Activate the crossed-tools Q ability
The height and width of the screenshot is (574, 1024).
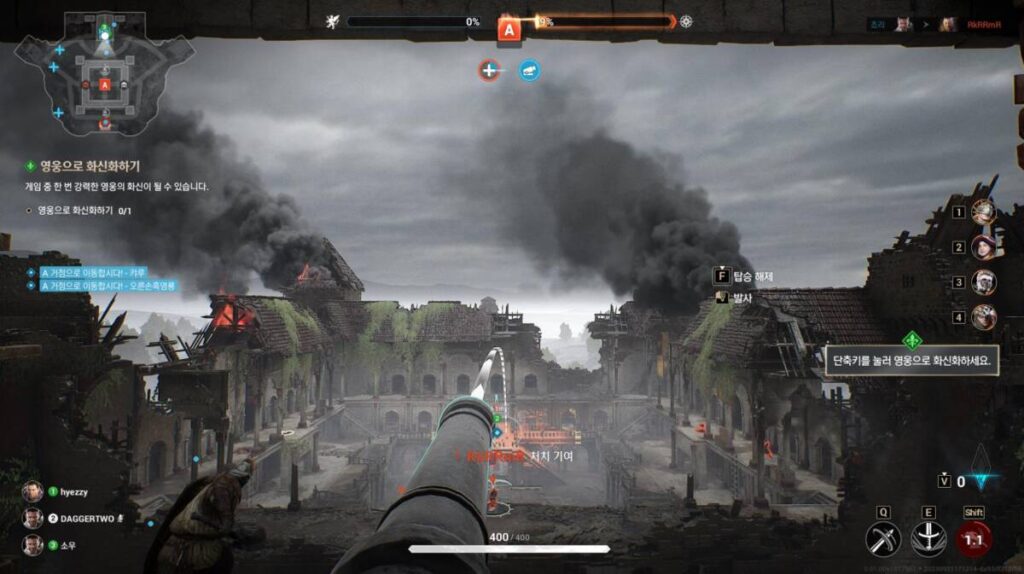click(883, 540)
